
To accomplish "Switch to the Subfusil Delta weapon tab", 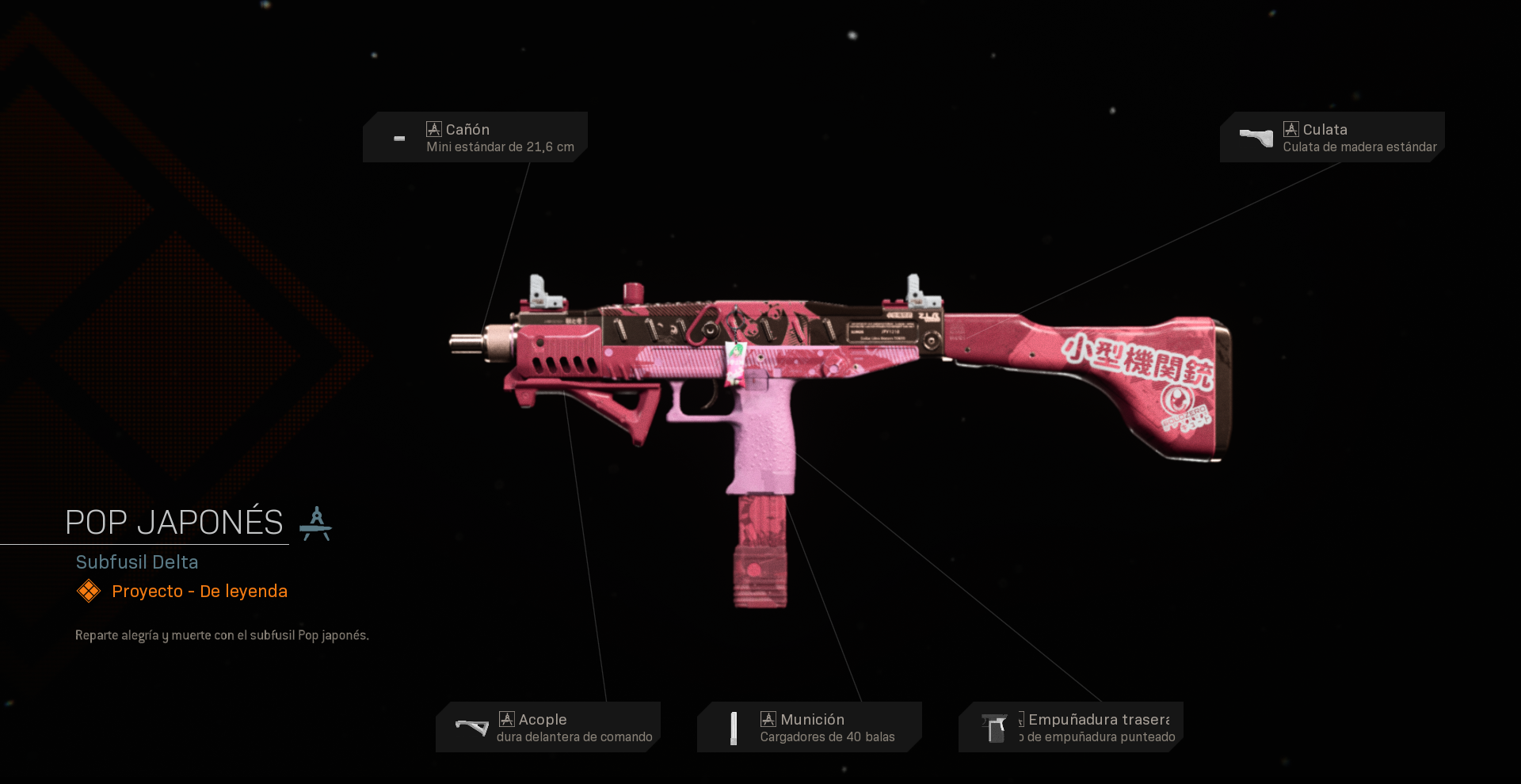I will pos(137,562).
